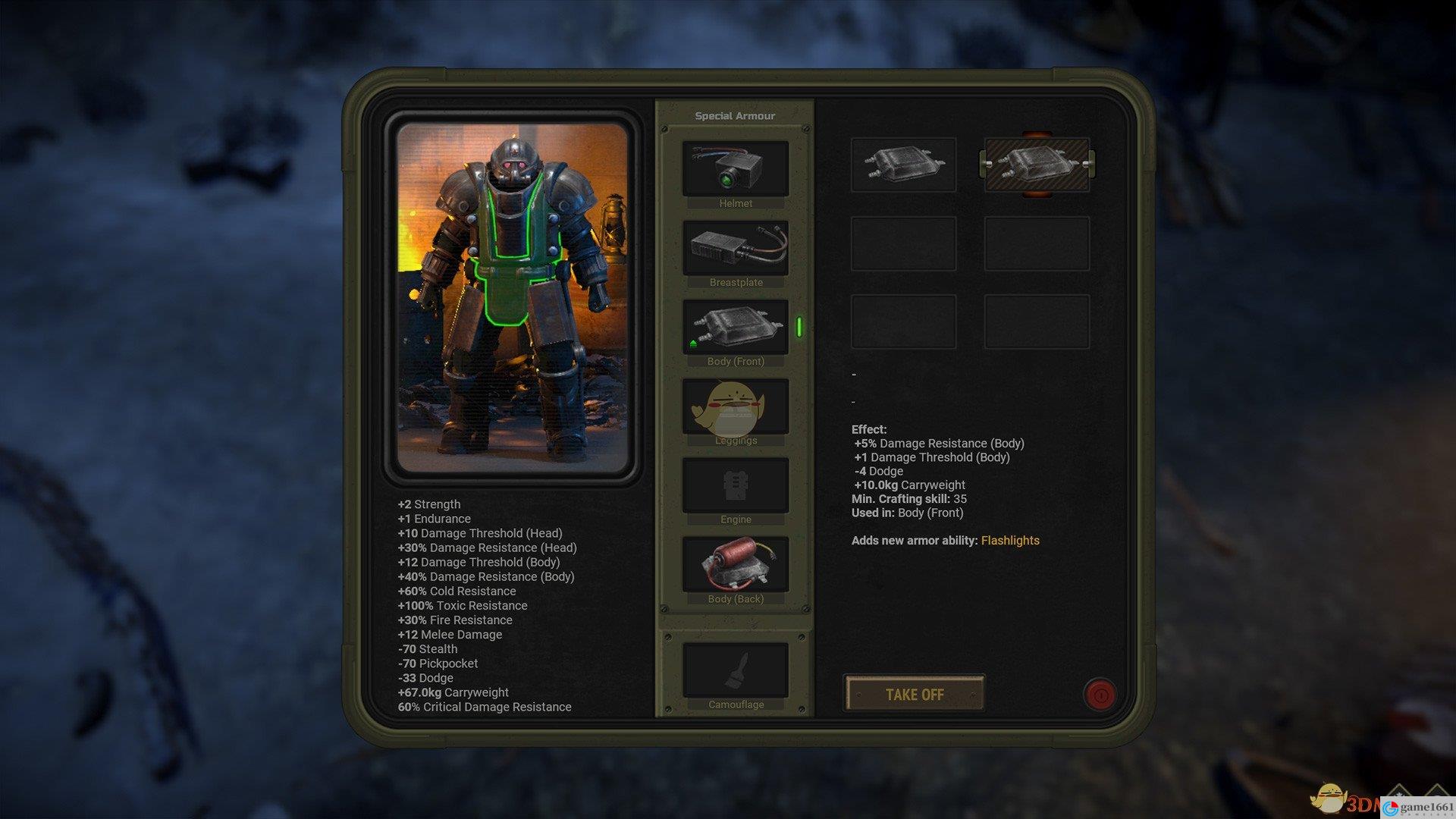Open the Breastplate module slot

pos(735,248)
